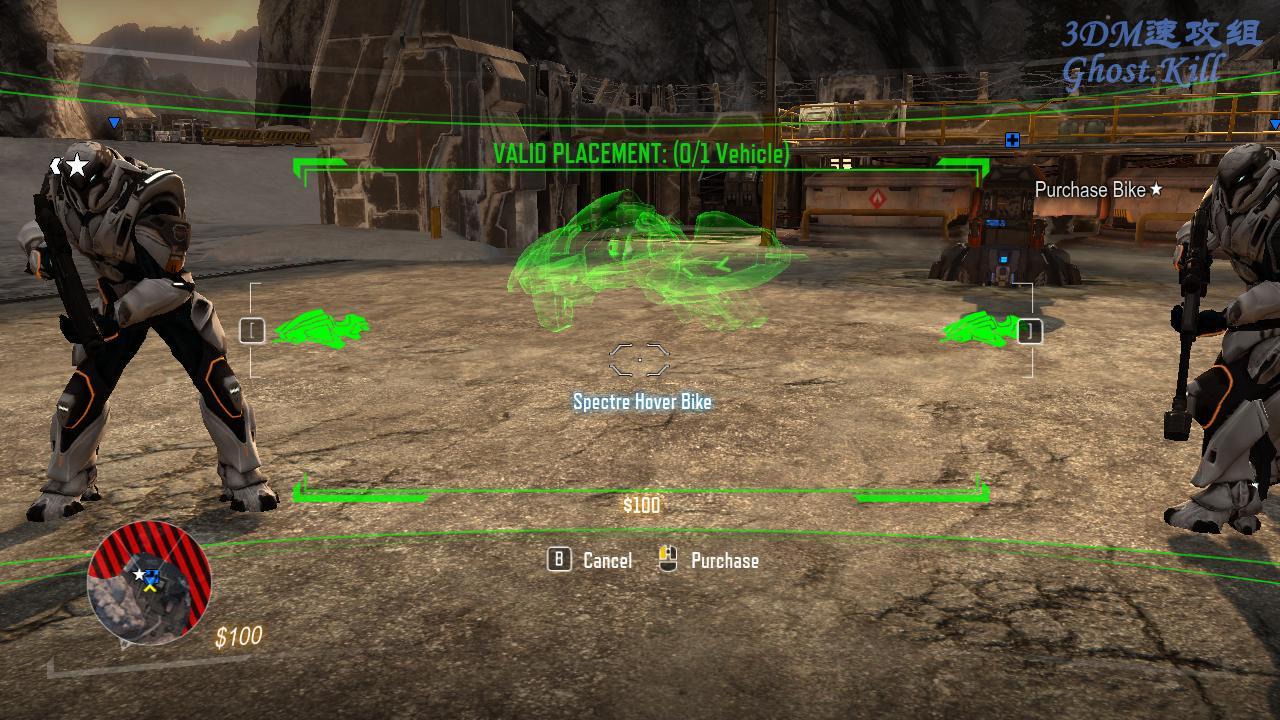Cancel the vehicle placement
The height and width of the screenshot is (720, 1280).
pyautogui.click(x=606, y=561)
